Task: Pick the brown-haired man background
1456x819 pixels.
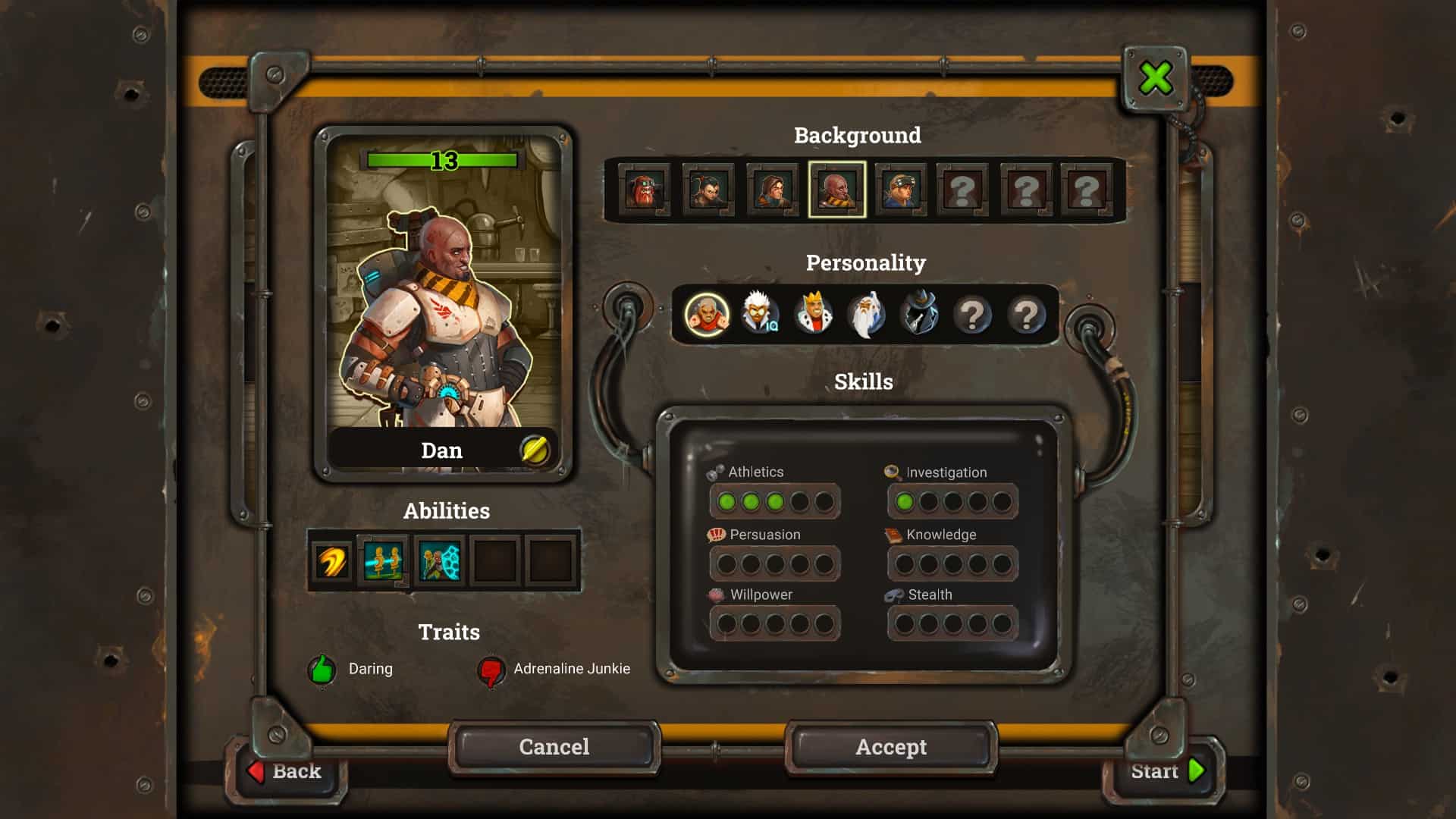Action: coord(772,190)
